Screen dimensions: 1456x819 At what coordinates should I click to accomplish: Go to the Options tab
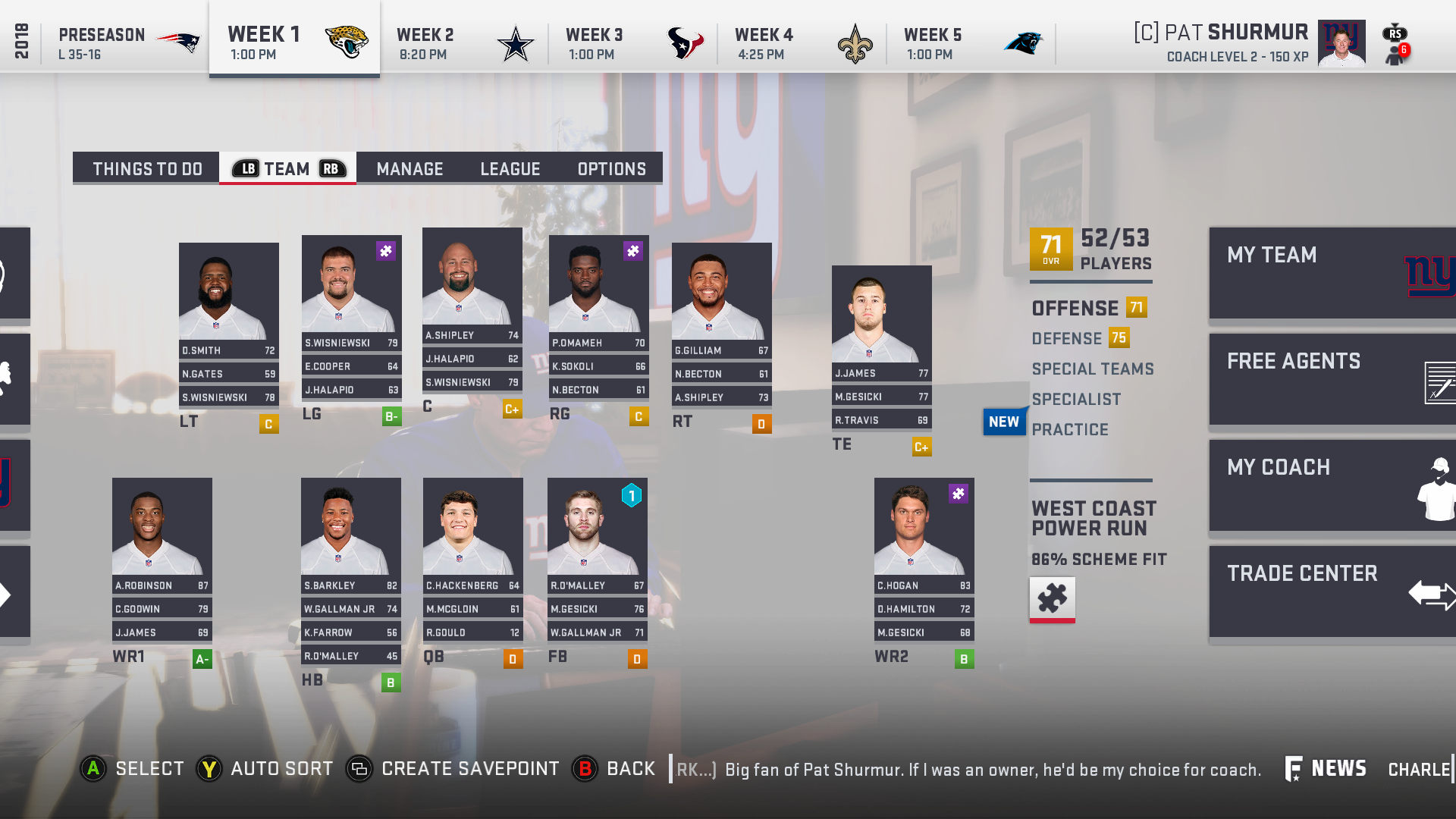click(611, 168)
